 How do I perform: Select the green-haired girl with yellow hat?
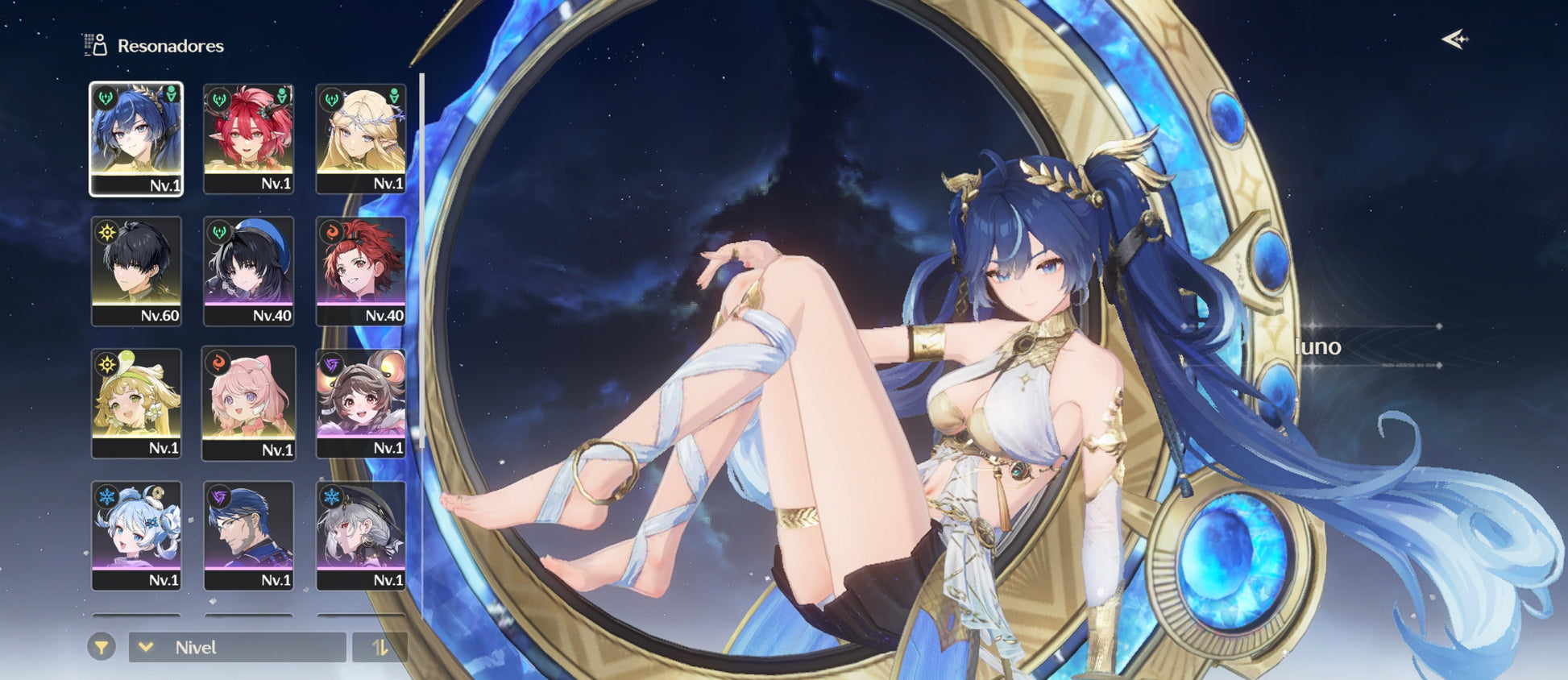(x=136, y=403)
